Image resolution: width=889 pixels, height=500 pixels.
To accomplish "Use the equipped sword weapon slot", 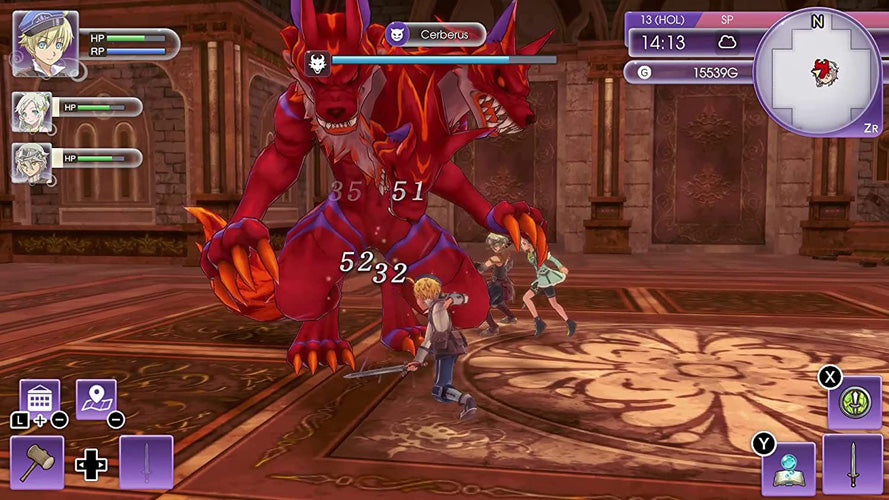I will pyautogui.click(x=853, y=465).
